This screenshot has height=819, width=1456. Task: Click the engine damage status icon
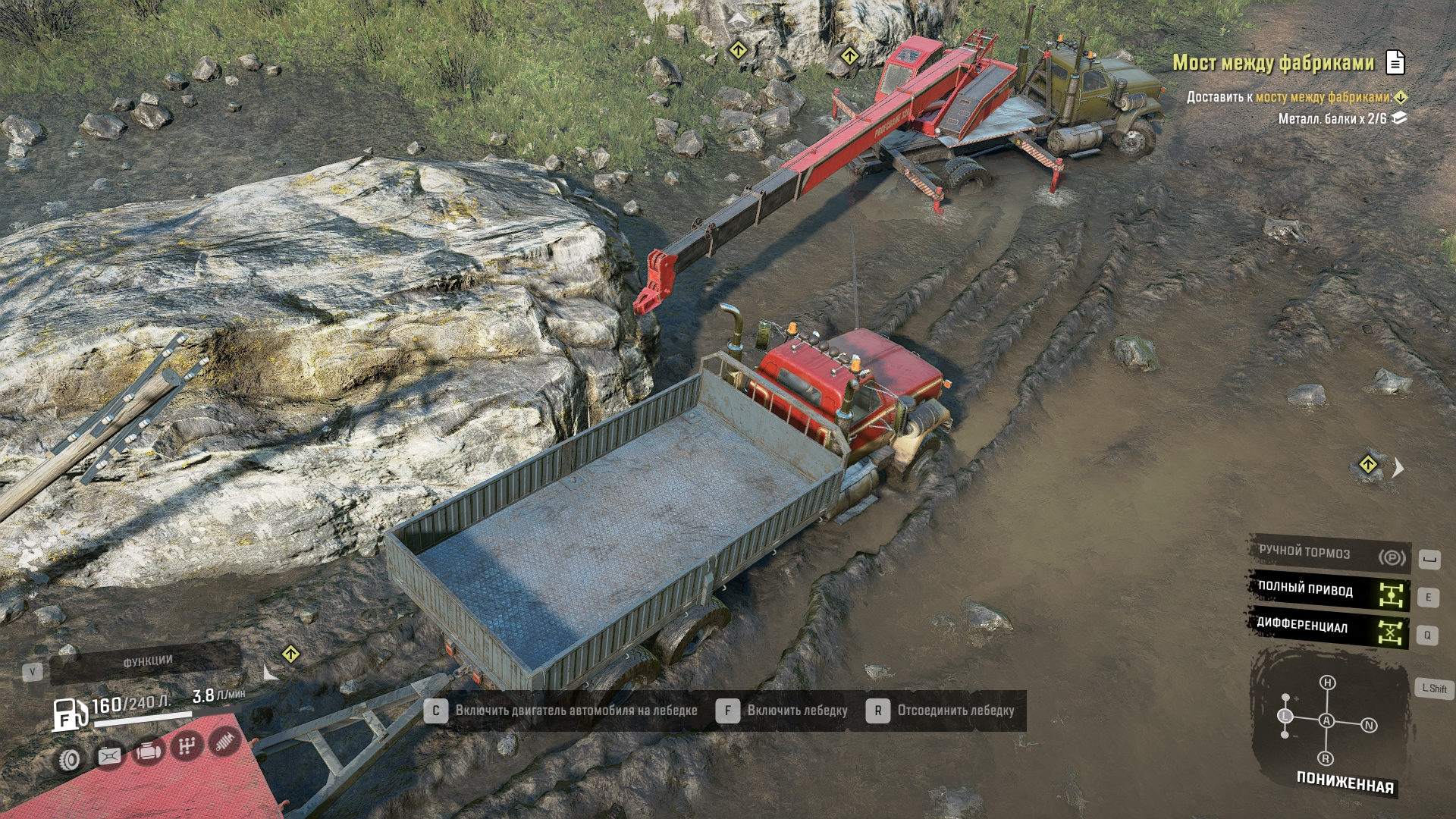(x=148, y=752)
